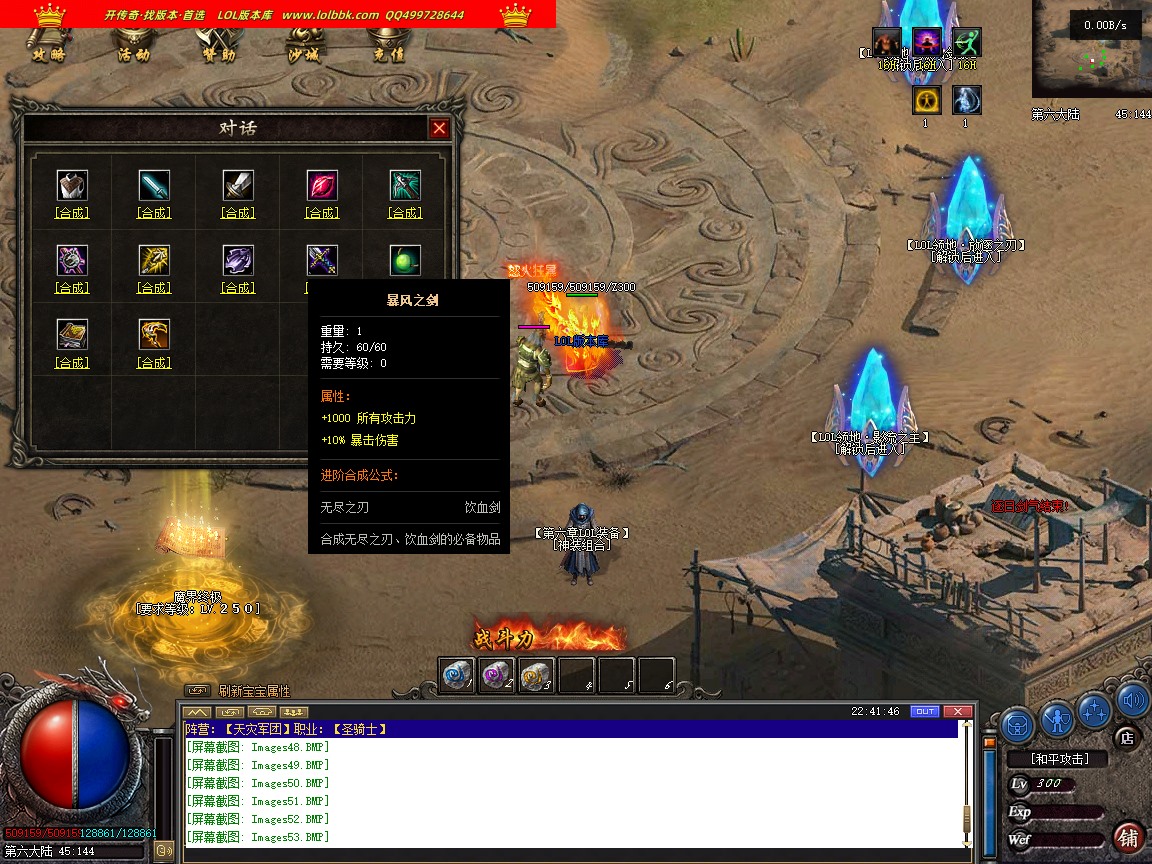This screenshot has height=864, width=1152.
Task: Click the chat window OUT button
Action: tap(925, 712)
